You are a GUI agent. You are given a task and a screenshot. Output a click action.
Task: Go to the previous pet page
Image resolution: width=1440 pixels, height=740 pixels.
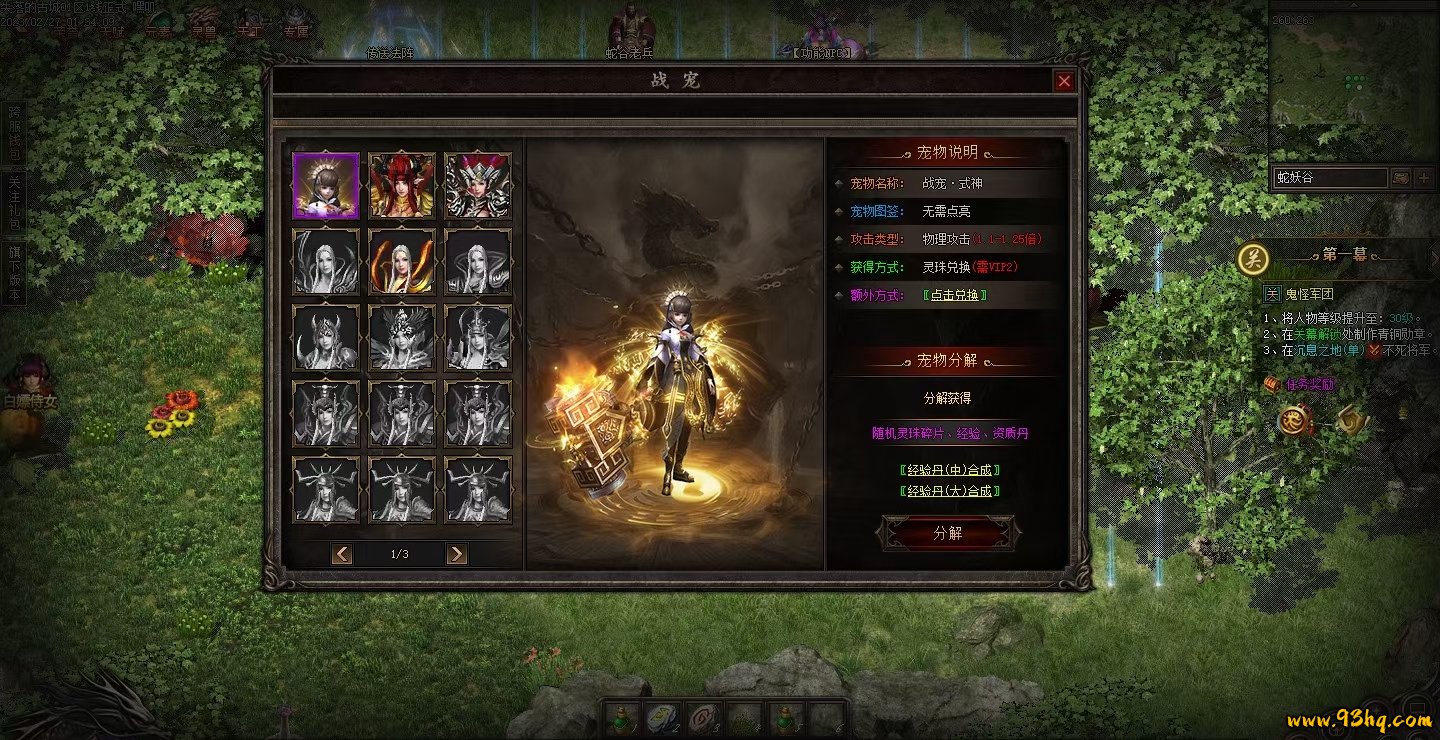tap(342, 554)
